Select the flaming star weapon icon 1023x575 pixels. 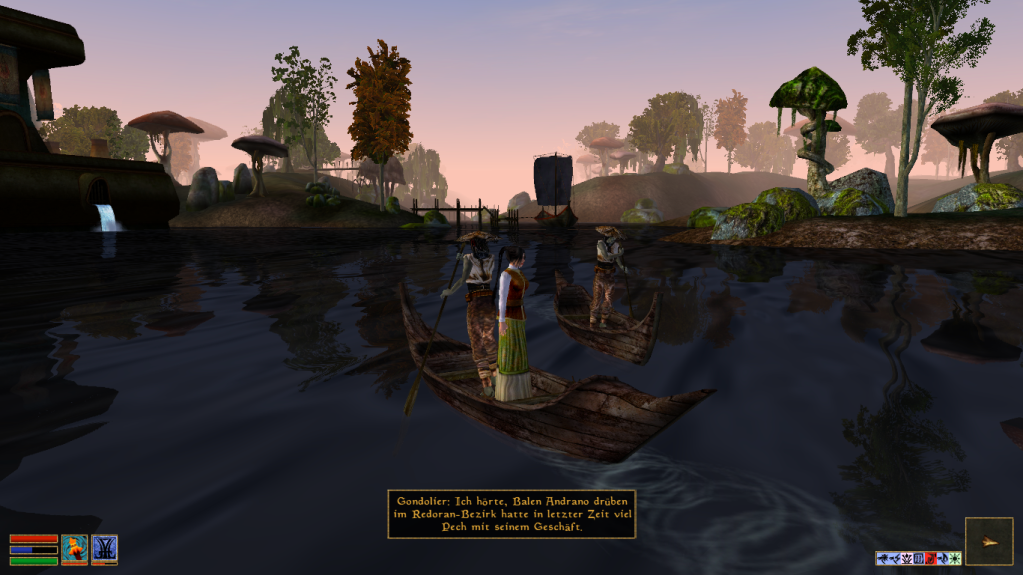pyautogui.click(x=75, y=548)
